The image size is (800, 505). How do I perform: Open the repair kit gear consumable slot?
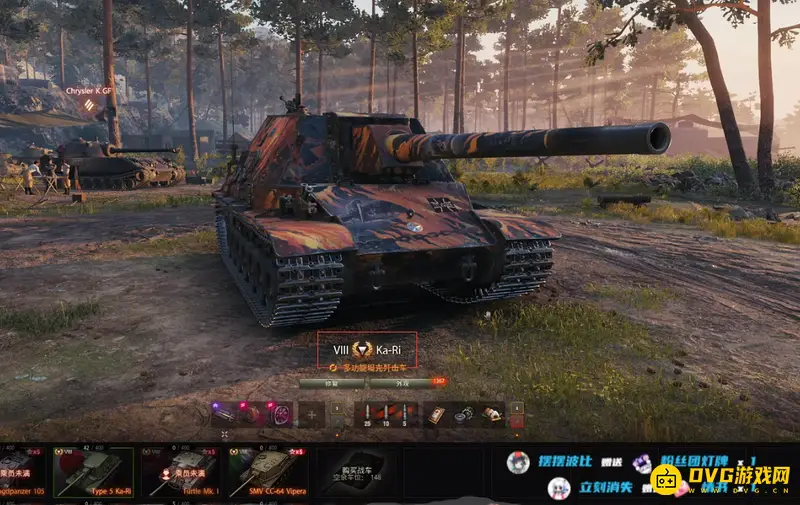(463, 414)
